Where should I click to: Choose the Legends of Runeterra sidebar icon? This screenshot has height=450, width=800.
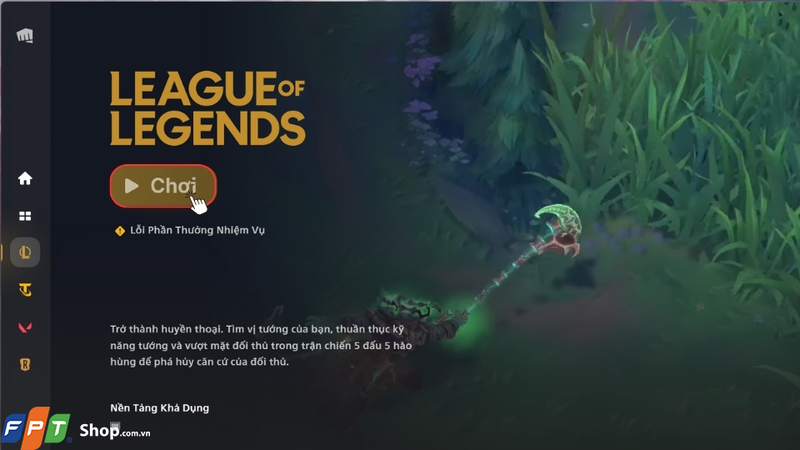click(x=25, y=364)
